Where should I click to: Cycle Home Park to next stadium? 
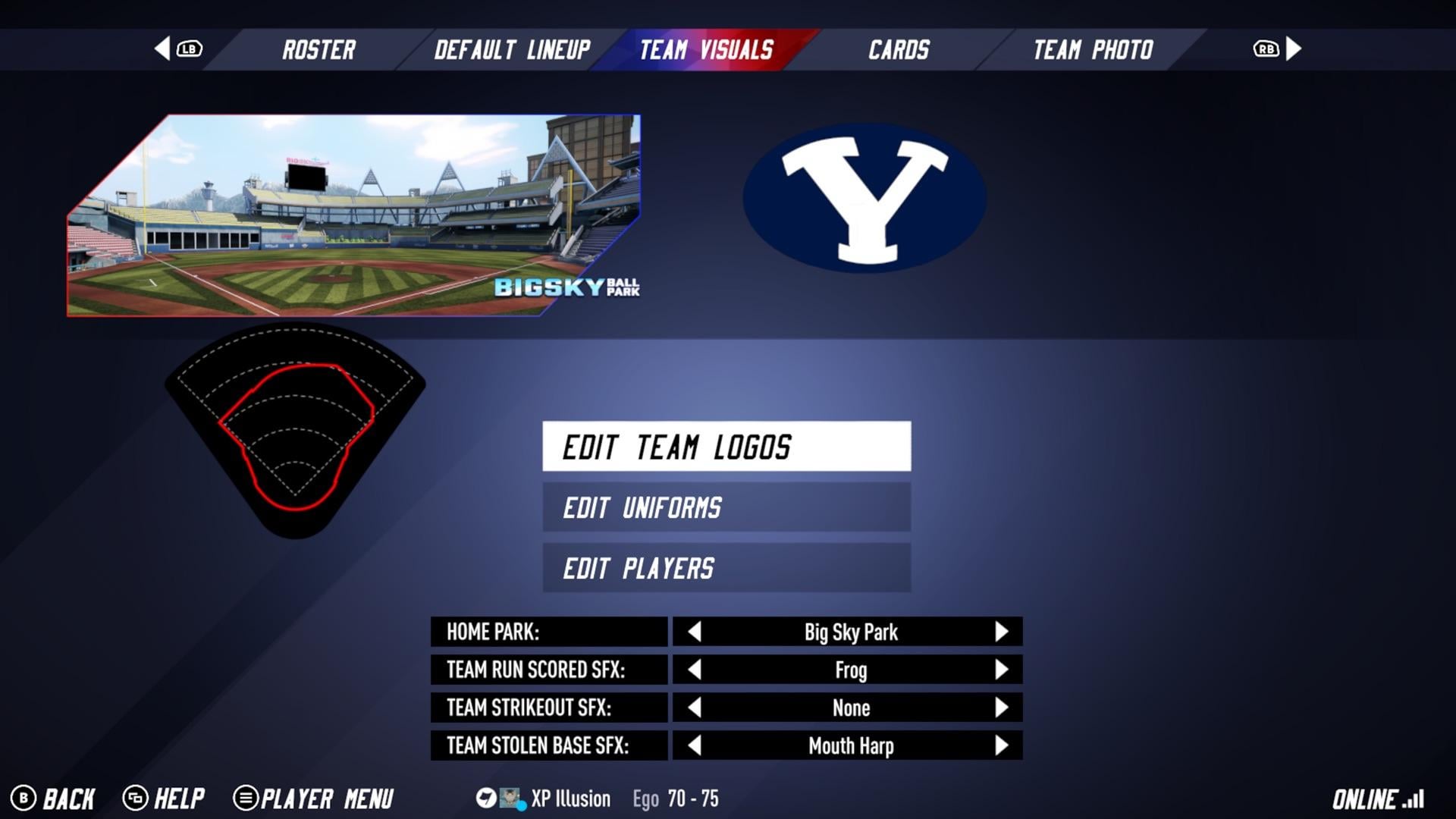(x=1001, y=632)
